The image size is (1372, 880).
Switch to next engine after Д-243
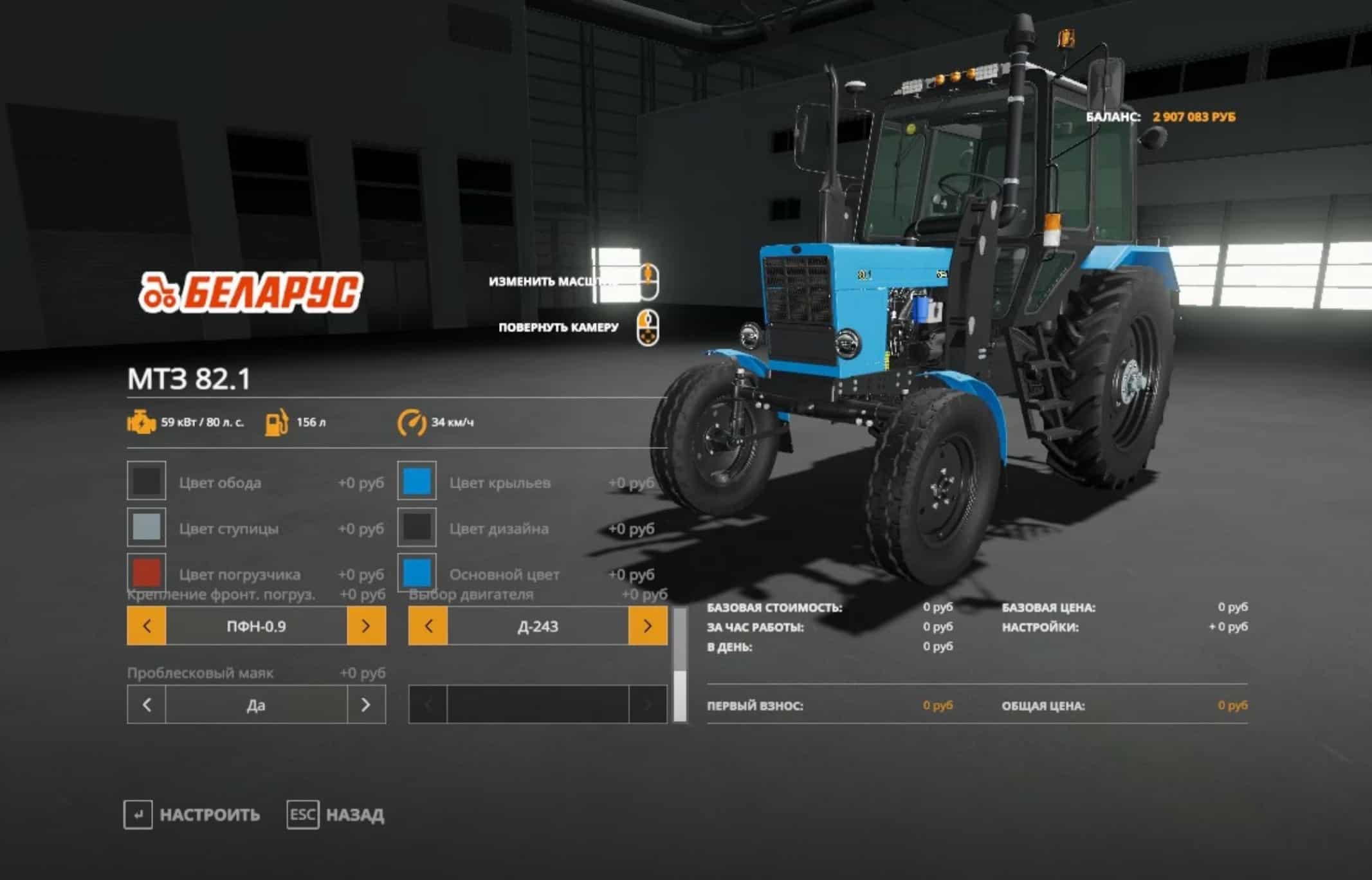tap(648, 625)
